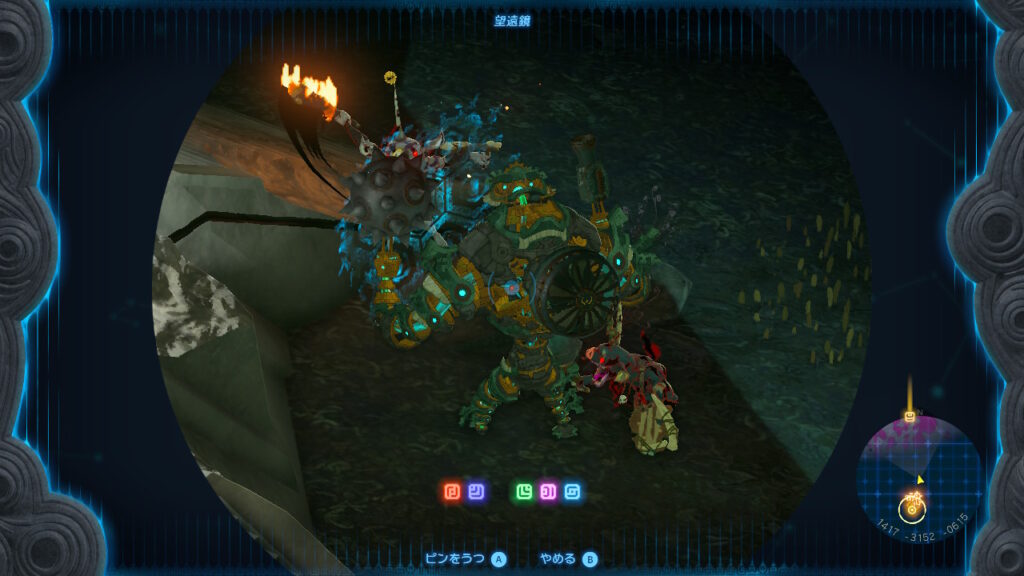Choose the dark blue pin stamp
The width and height of the screenshot is (1024, 576).
click(477, 492)
